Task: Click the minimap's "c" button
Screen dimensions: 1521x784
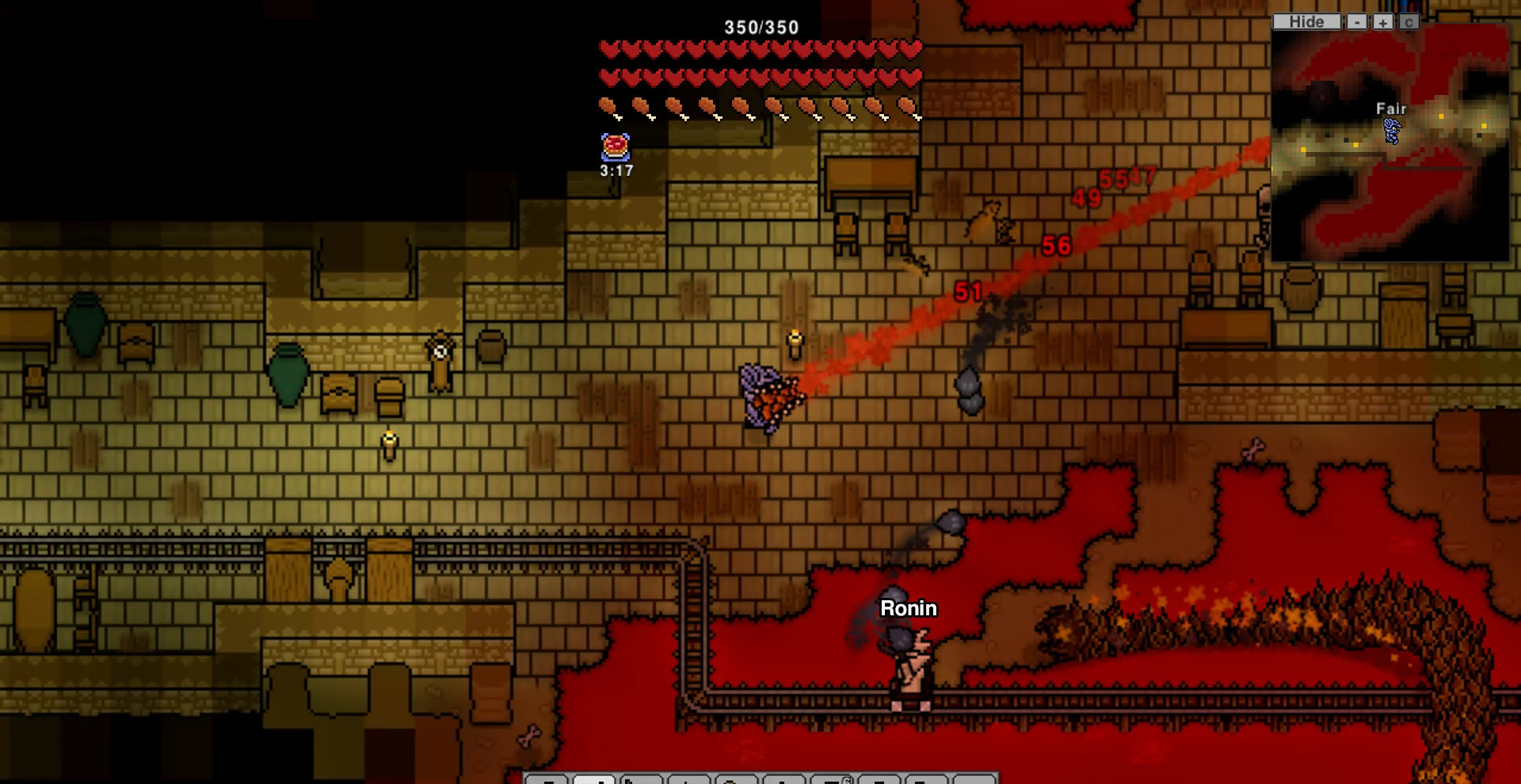Action: (1409, 22)
